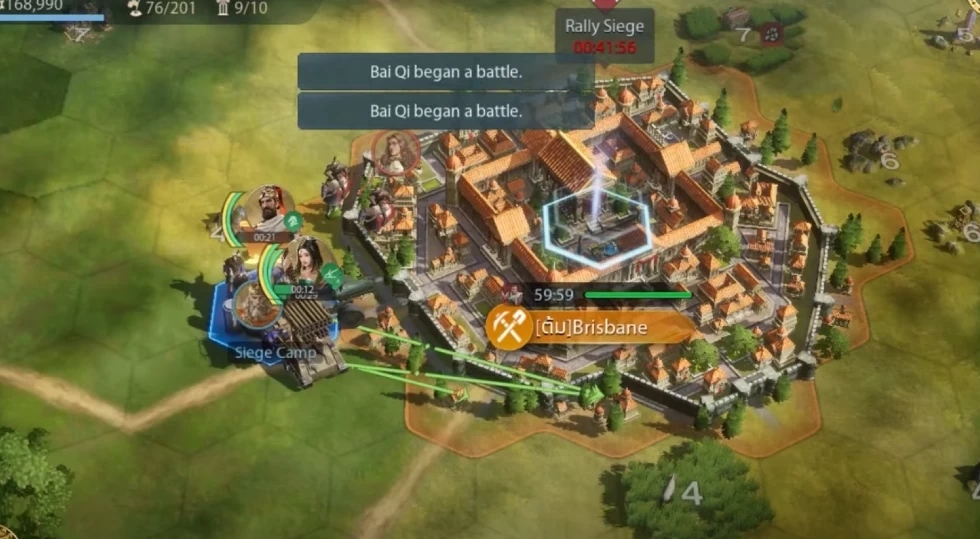Tap the Siege Camp round portrait marker

click(256, 305)
